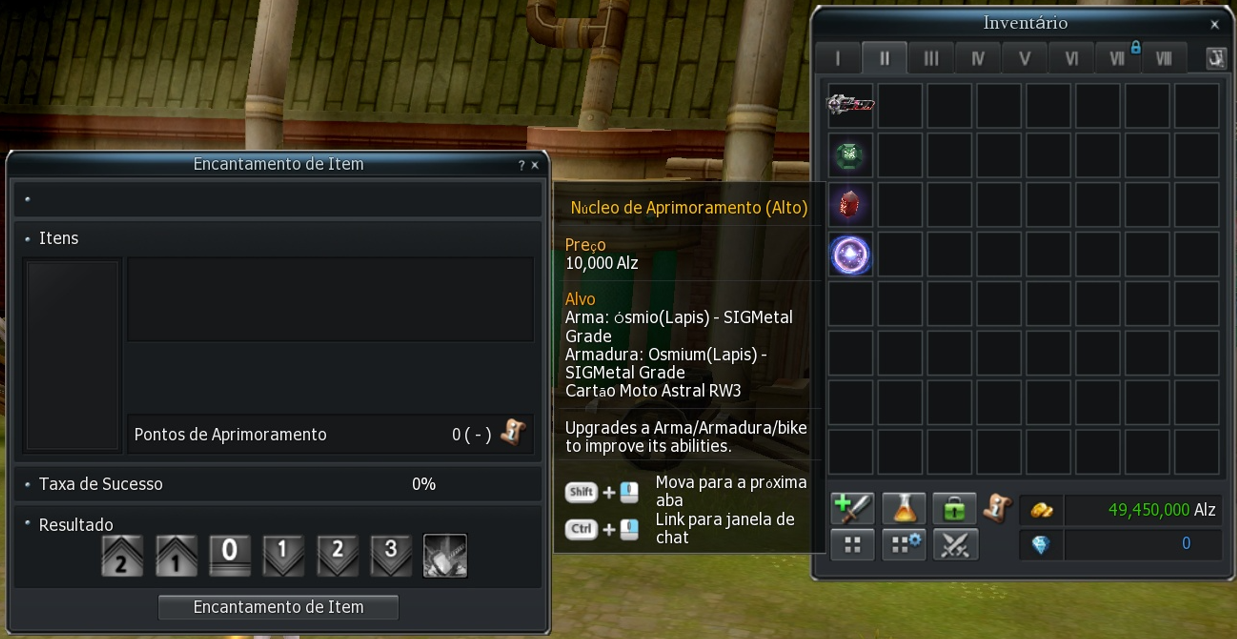Open help for the enchantment window
This screenshot has height=639, width=1237.
point(521,165)
